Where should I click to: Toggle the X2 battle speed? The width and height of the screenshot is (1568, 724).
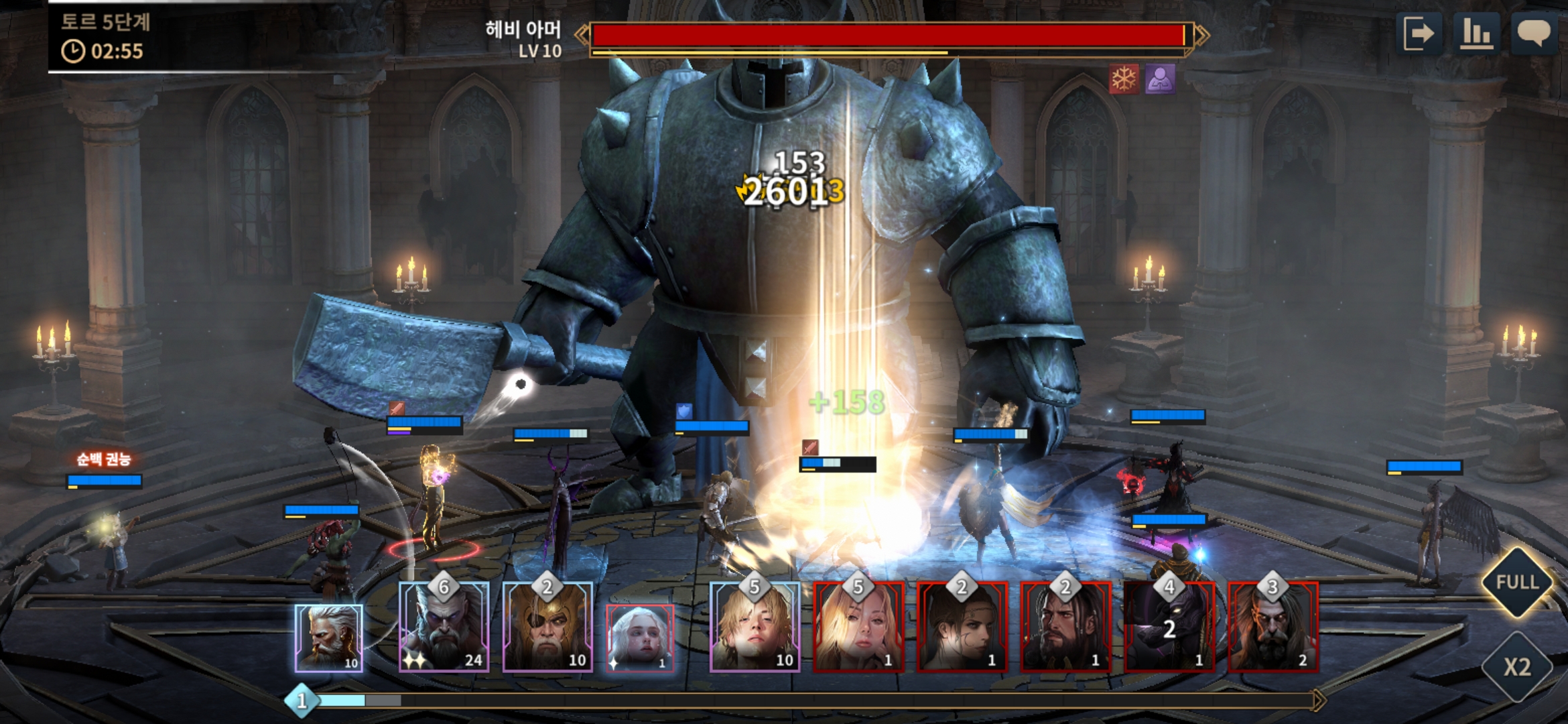pos(1517,666)
